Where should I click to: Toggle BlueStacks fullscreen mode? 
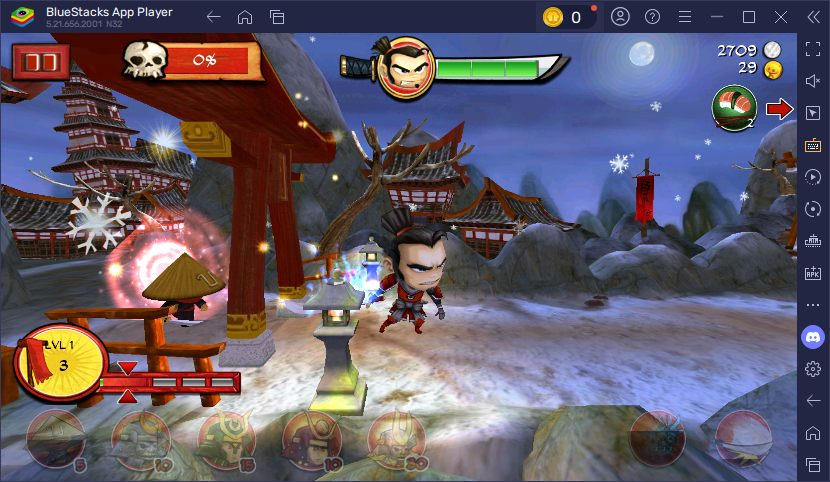pos(813,50)
